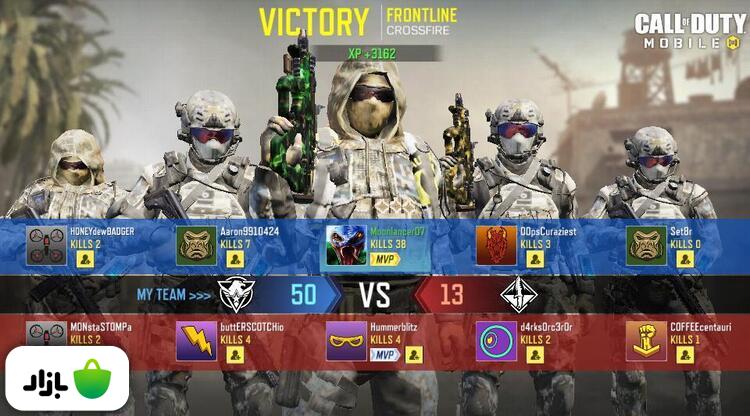The width and height of the screenshot is (750, 416).
Task: Select Hummerblitz's sunglasses avatar
Action: (x=346, y=341)
